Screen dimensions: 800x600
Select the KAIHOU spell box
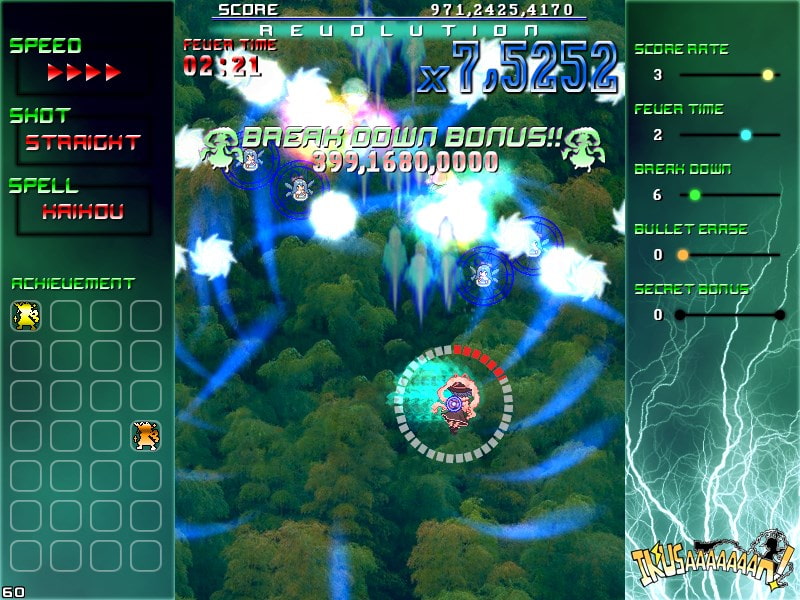tap(83, 211)
